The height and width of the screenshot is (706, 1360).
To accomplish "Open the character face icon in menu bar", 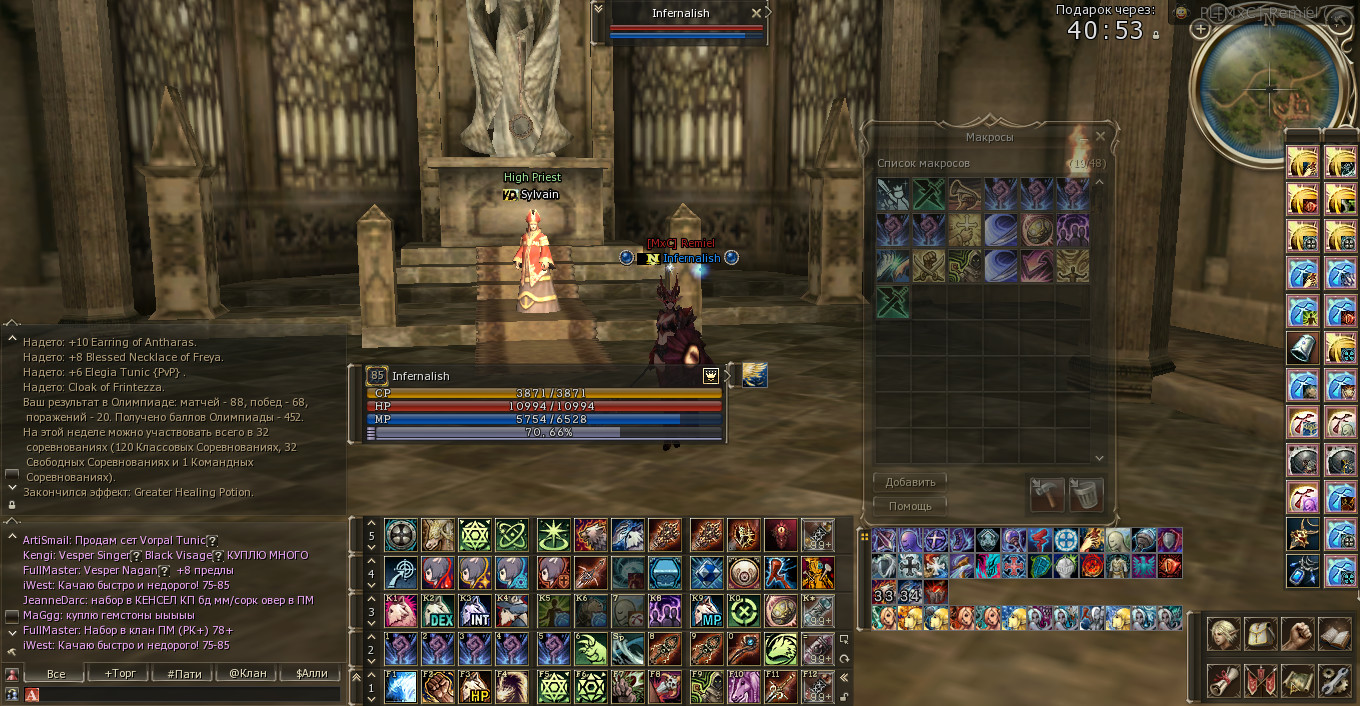I will [x=1224, y=634].
